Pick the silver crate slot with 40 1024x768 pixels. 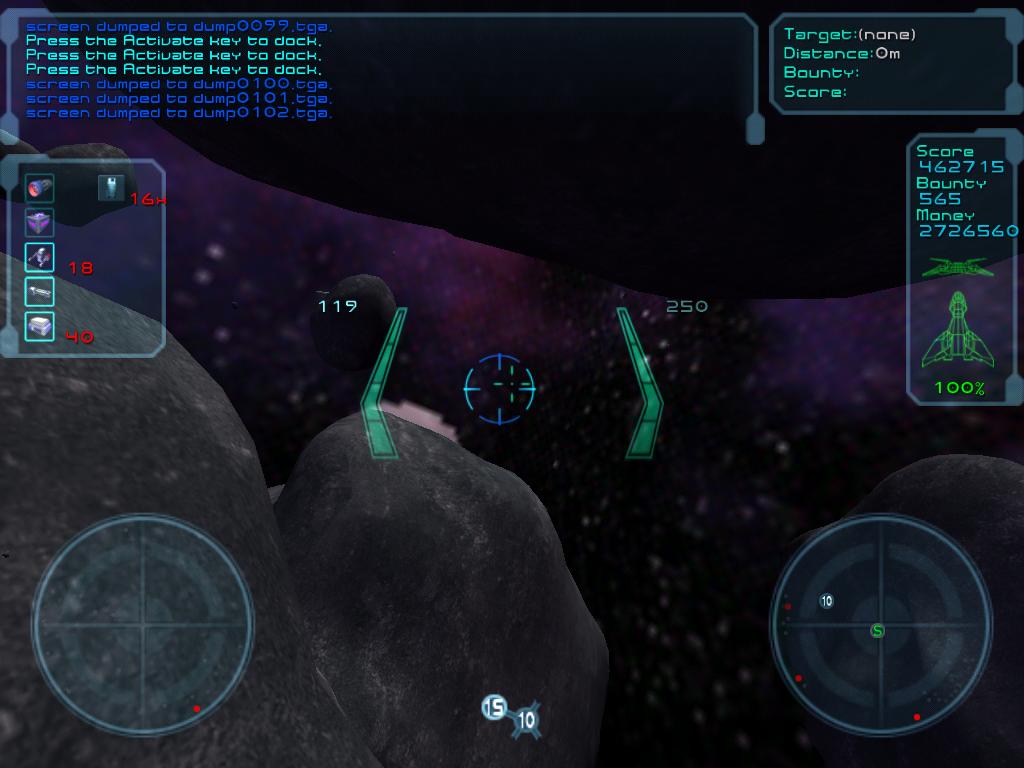[x=40, y=326]
